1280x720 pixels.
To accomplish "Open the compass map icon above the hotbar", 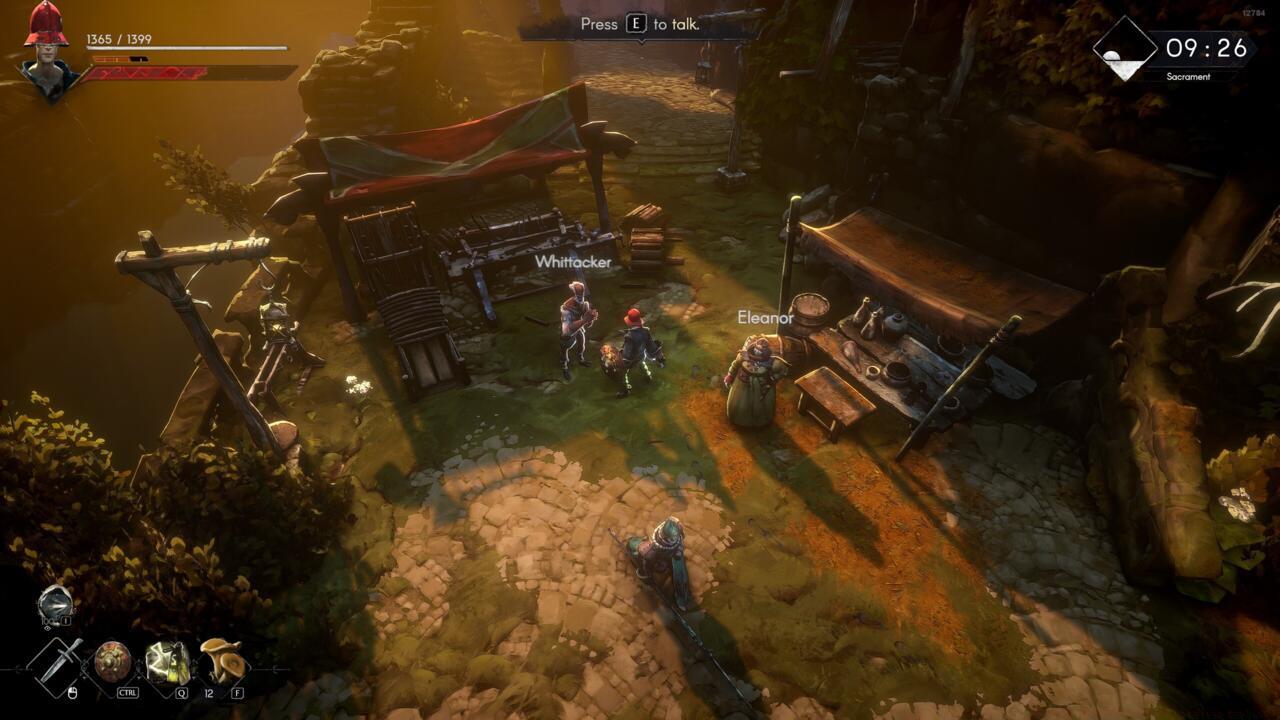I will [54, 603].
